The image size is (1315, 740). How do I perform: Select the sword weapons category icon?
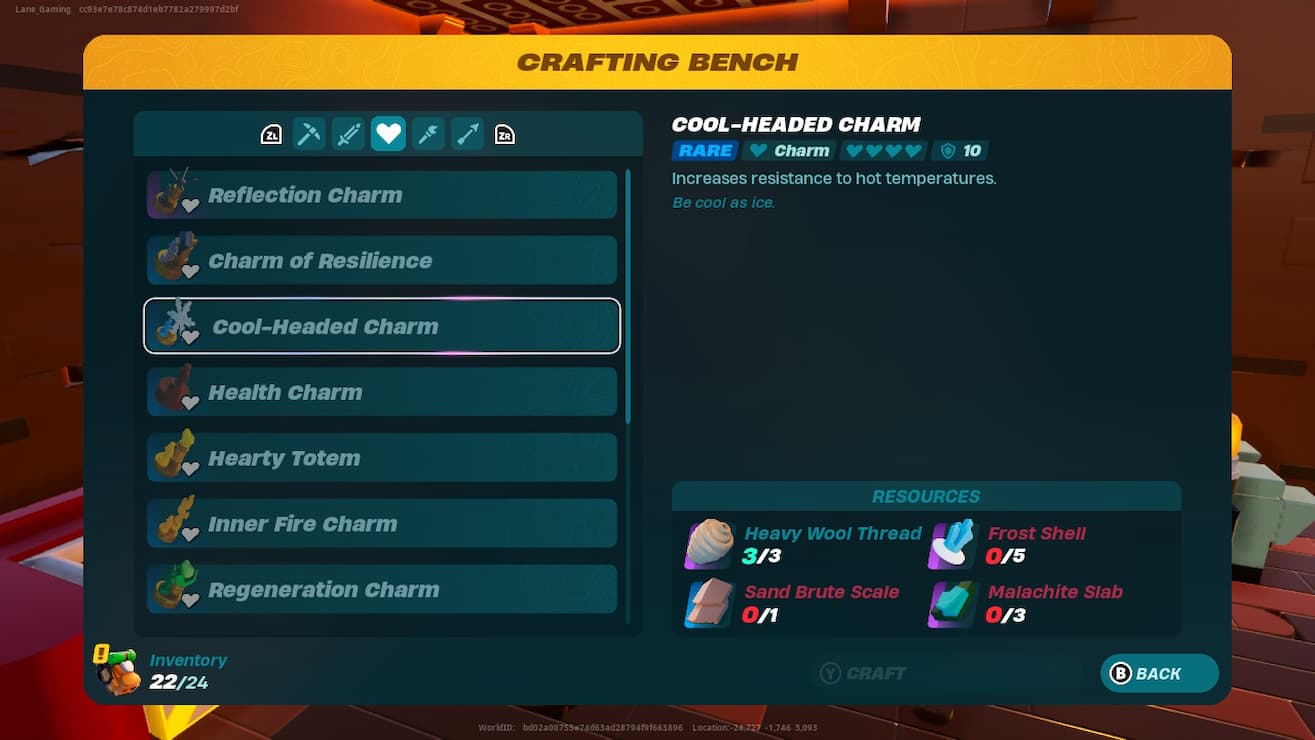coord(348,133)
